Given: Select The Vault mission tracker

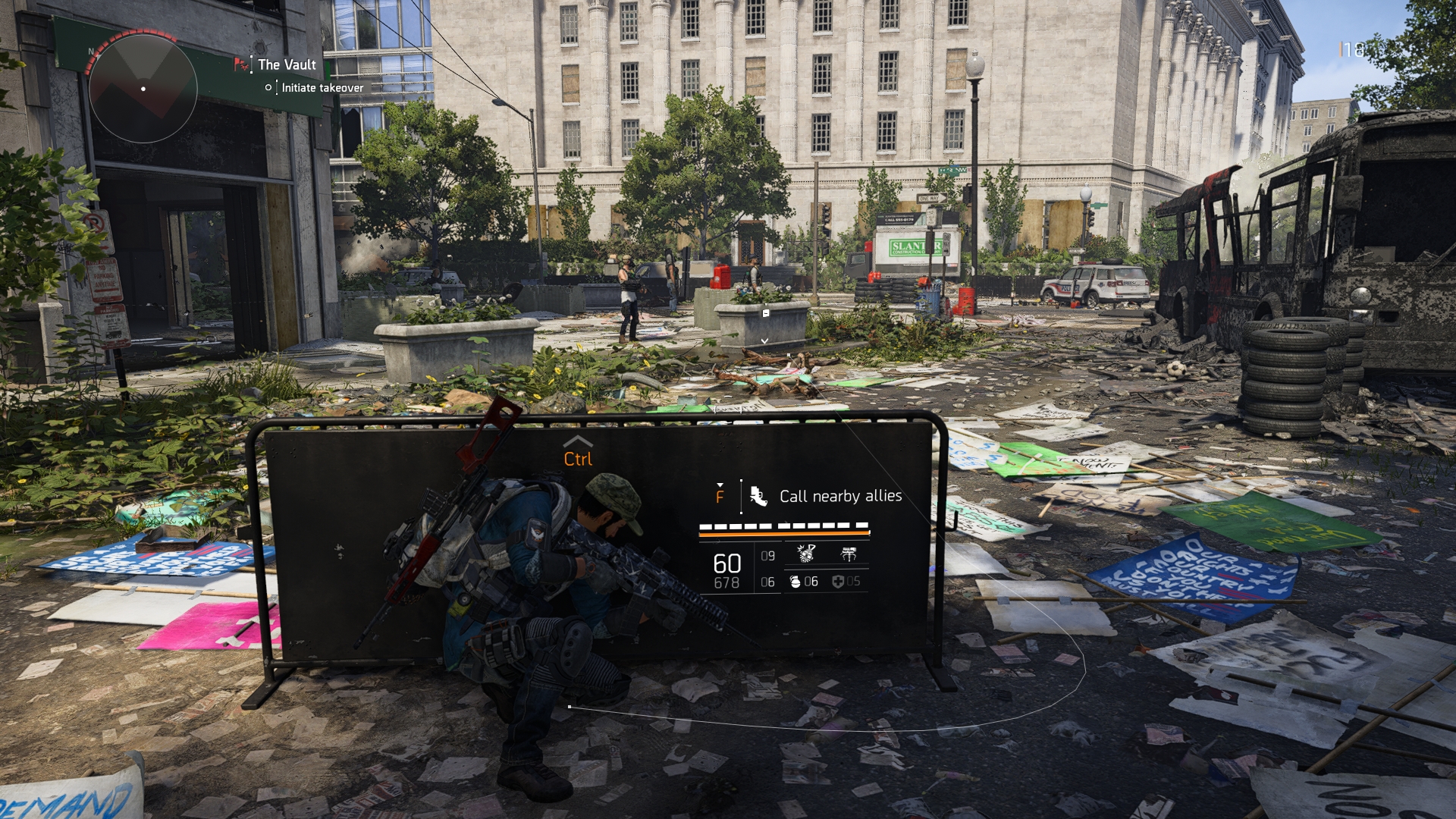Looking at the screenshot, I should [x=286, y=65].
